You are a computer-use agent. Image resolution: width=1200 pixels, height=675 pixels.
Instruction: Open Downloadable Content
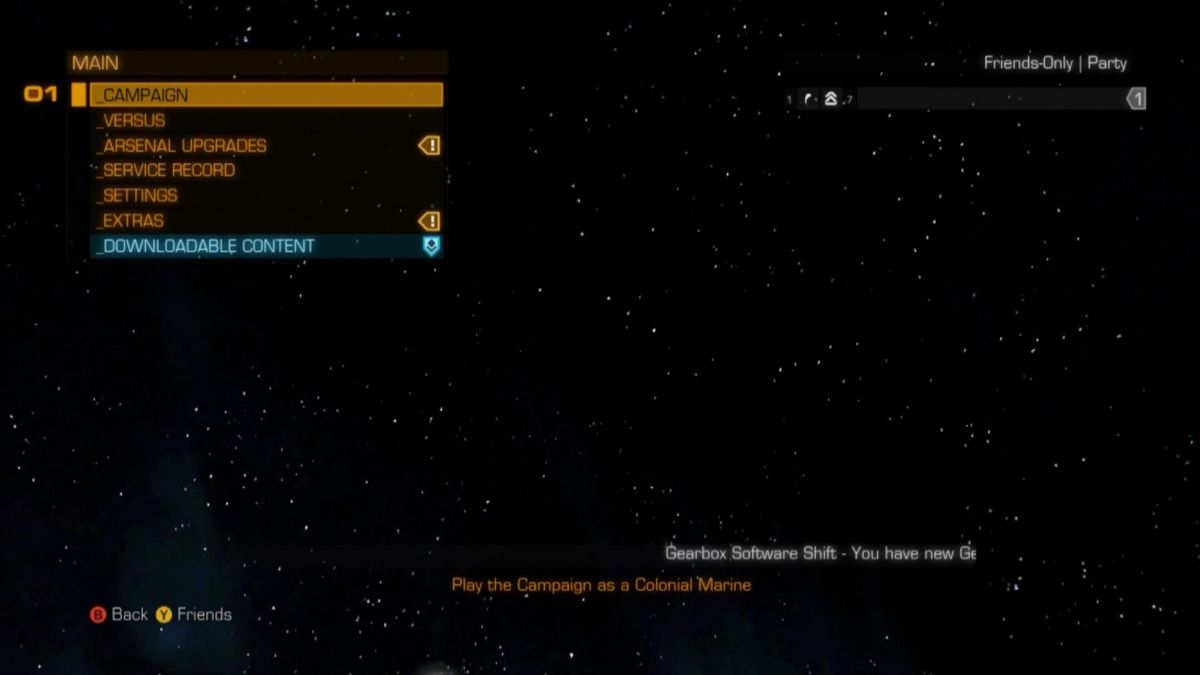click(x=266, y=246)
